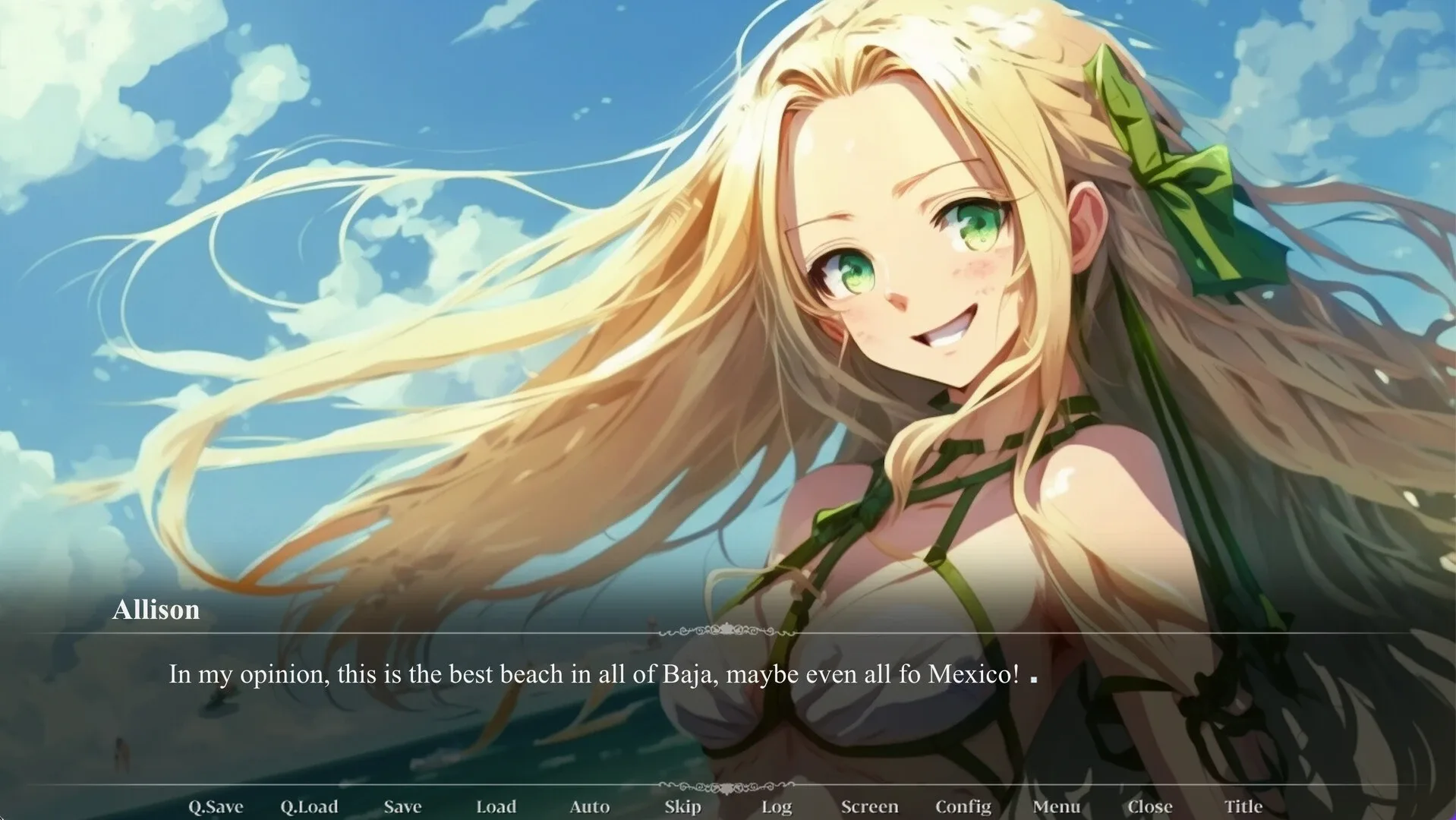This screenshot has width=1456, height=820.
Task: Quick save the game with Q.Save
Action: tap(215, 806)
